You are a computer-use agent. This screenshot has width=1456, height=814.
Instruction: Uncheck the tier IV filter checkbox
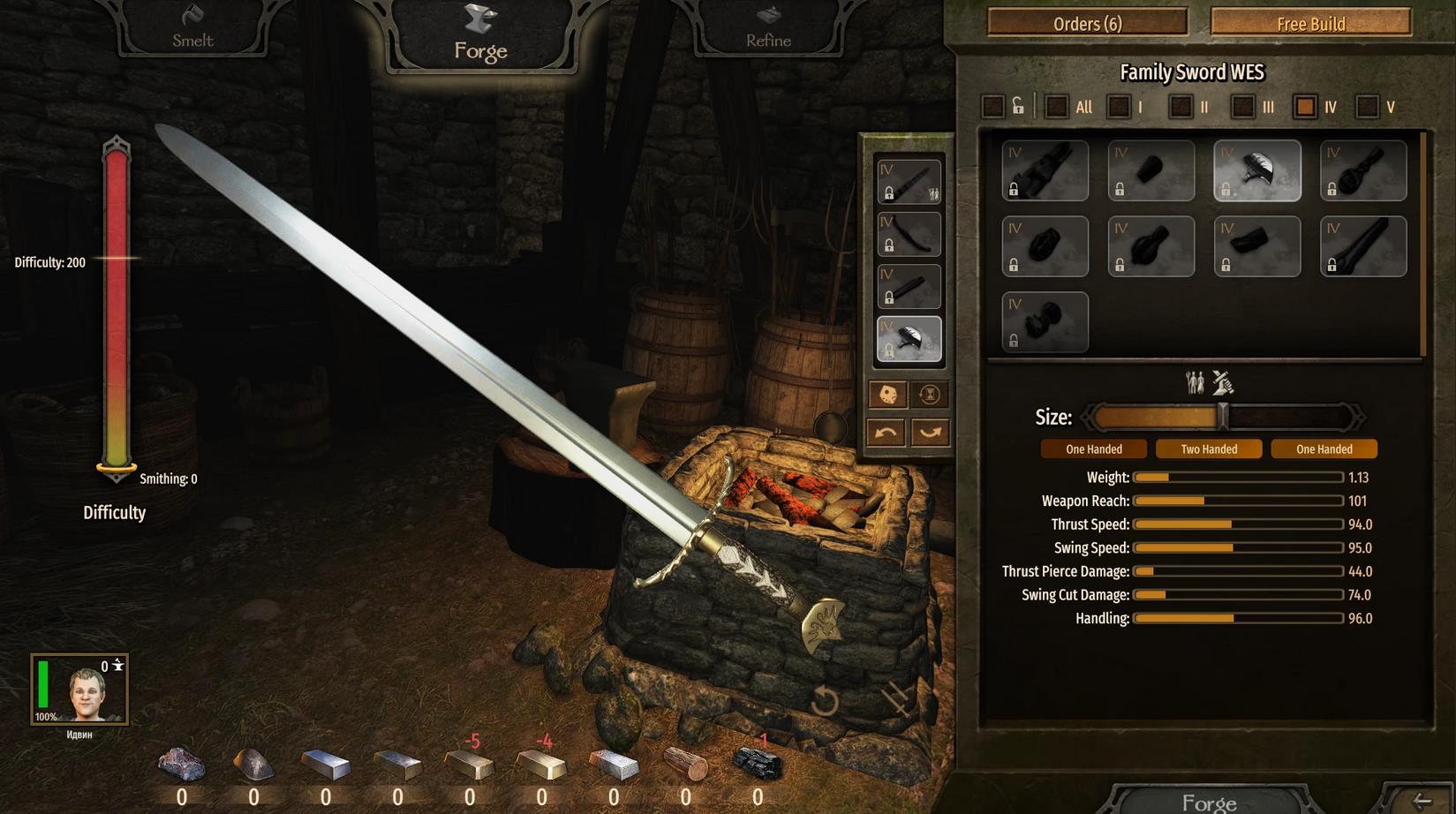click(1304, 108)
